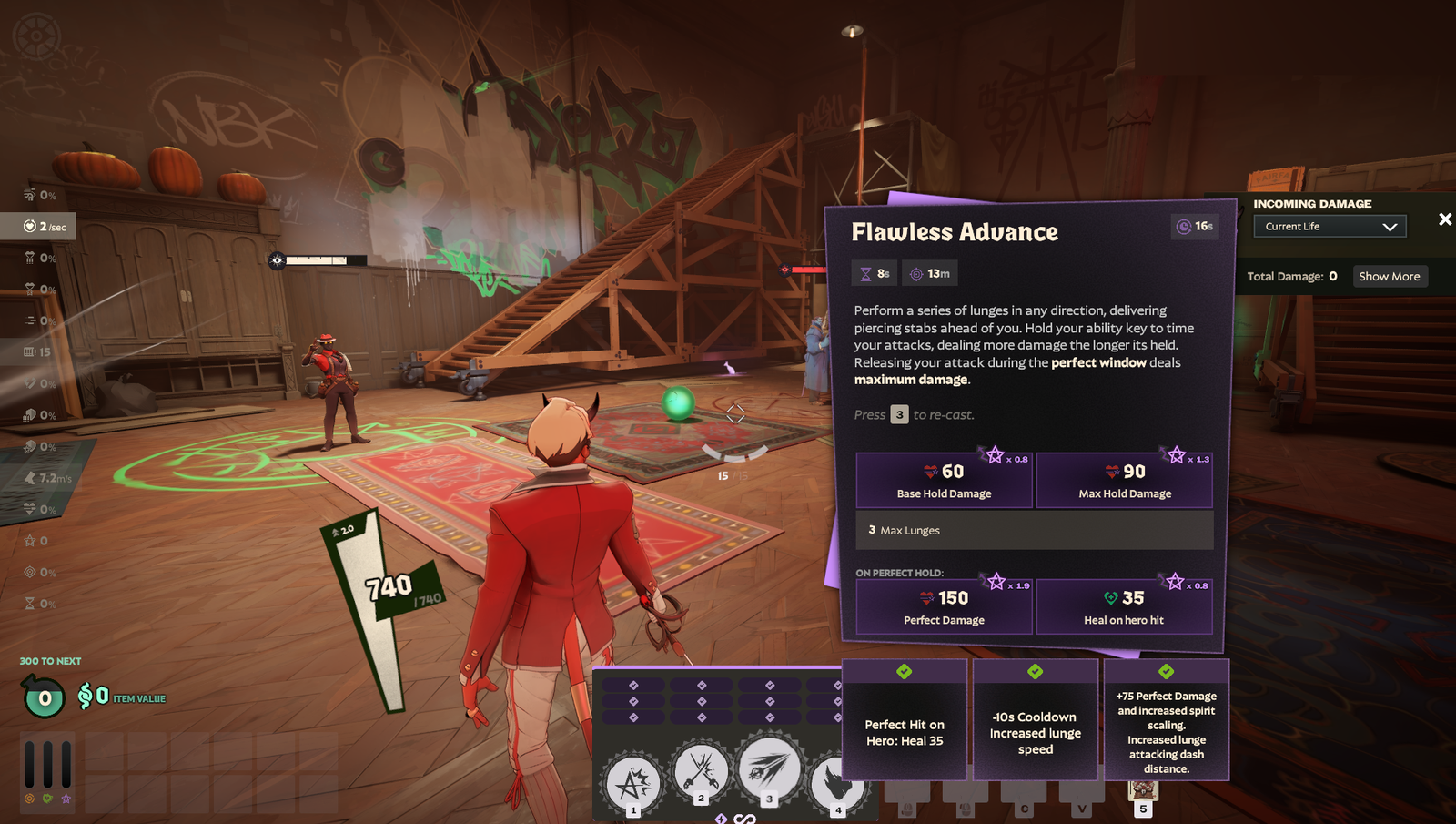Expand the Max Lunges row

(1036, 530)
